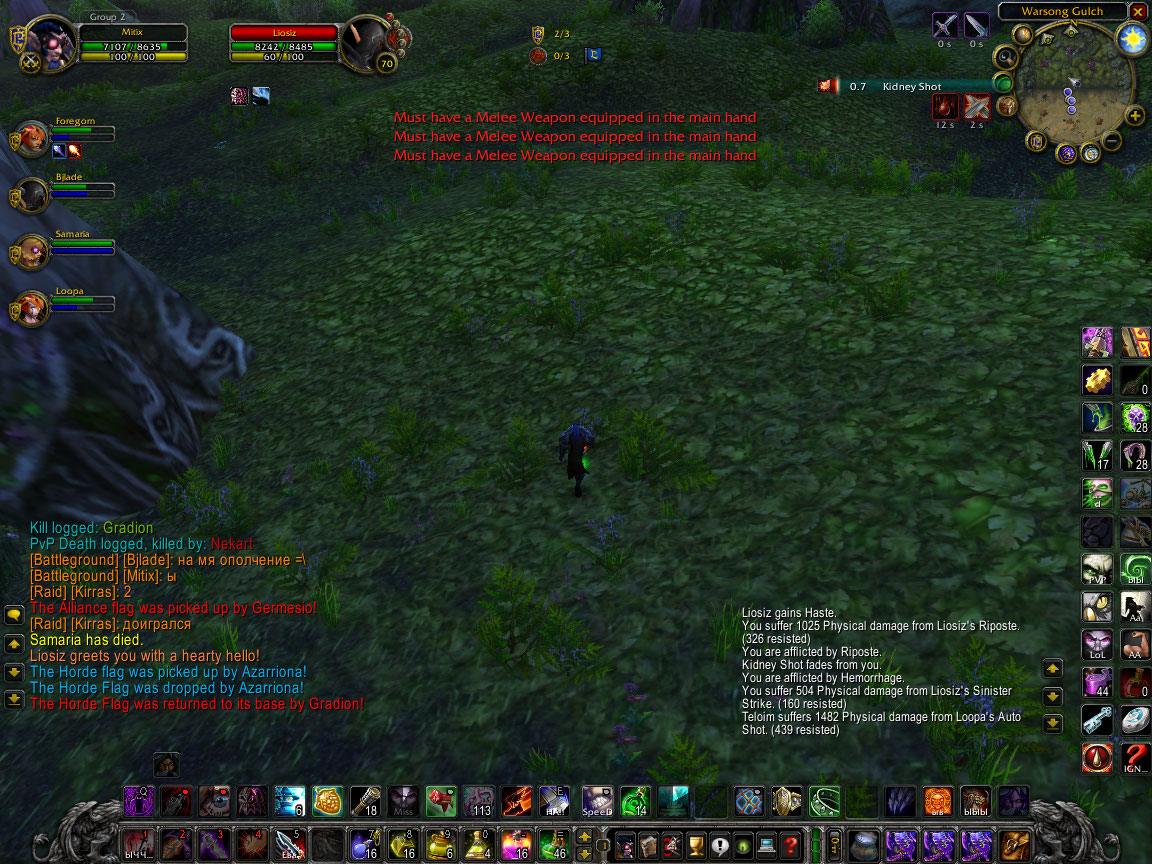1152x864 pixels.
Task: Close the Warsong Gulch minimap
Action: pos(1137,11)
